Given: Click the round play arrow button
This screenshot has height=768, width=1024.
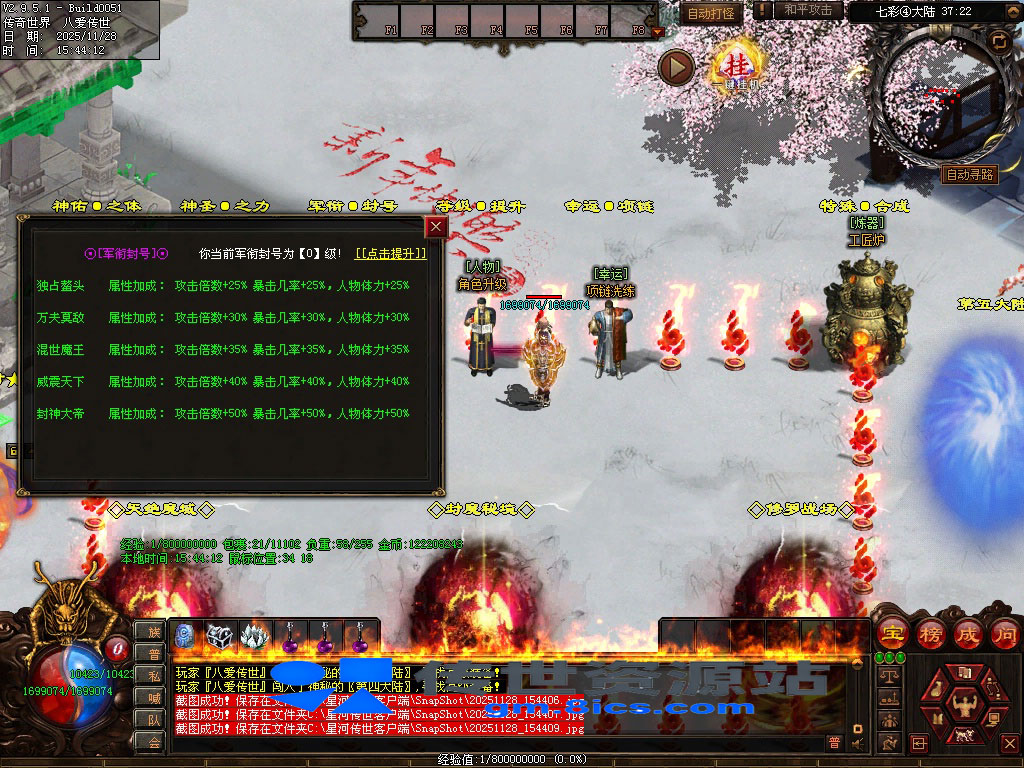Looking at the screenshot, I should click(x=676, y=67).
